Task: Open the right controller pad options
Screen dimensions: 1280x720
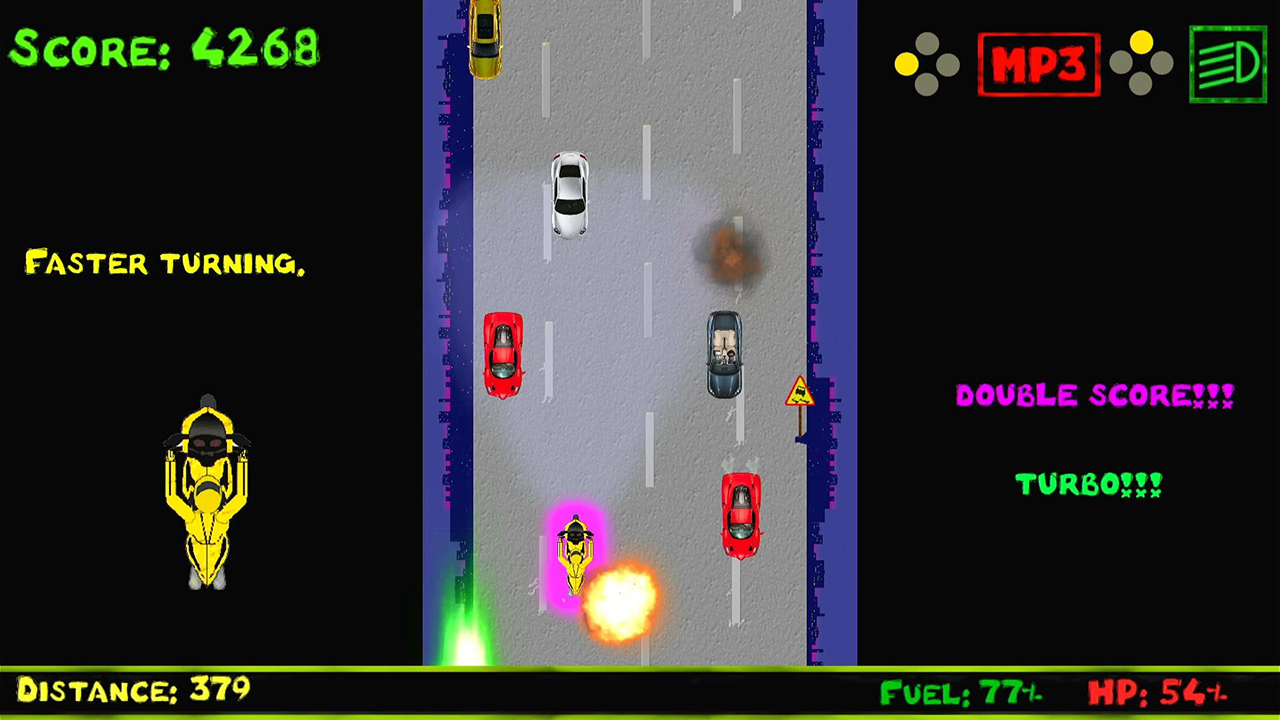Action: [1140, 63]
